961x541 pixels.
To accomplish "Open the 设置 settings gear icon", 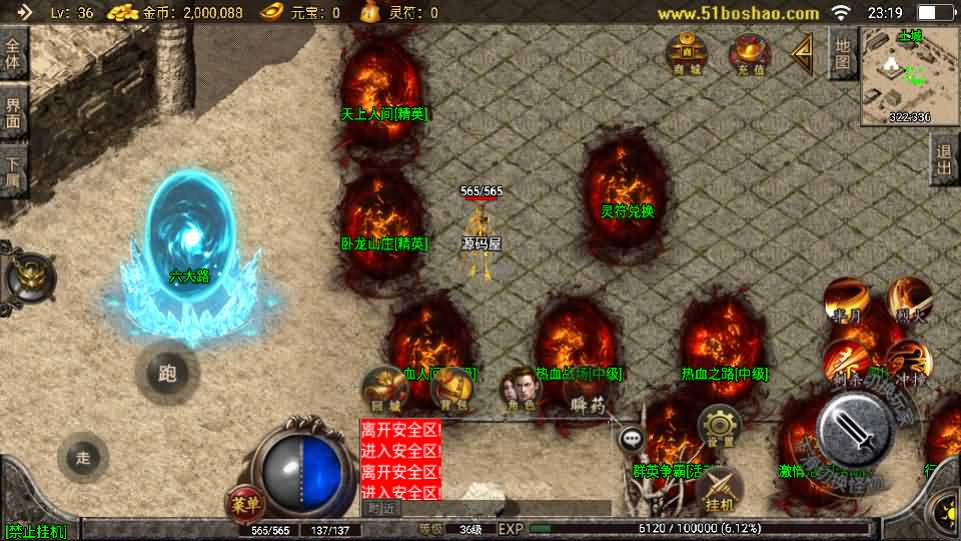I will tap(719, 426).
